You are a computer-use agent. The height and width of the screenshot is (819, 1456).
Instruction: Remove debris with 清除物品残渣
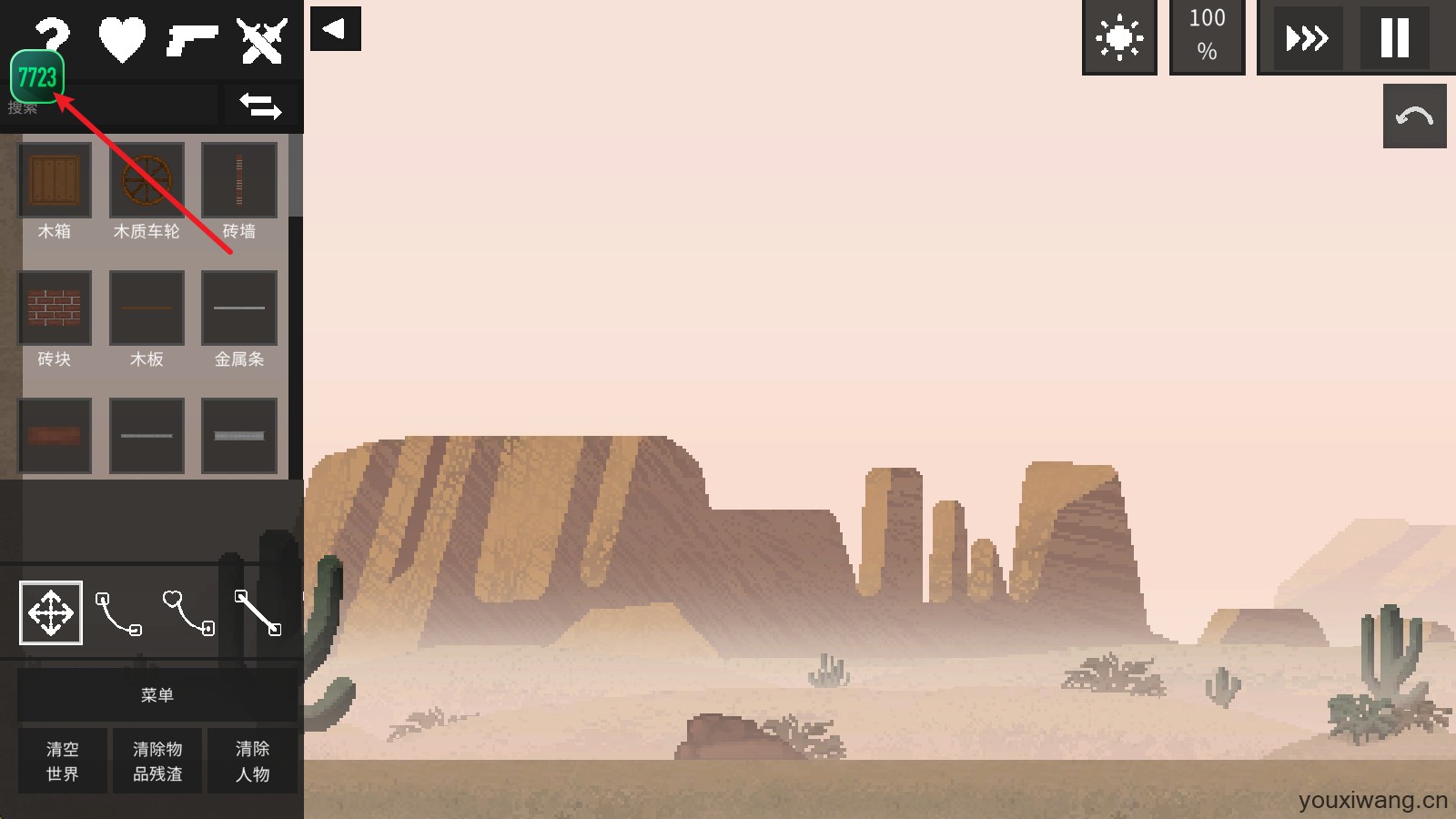157,761
